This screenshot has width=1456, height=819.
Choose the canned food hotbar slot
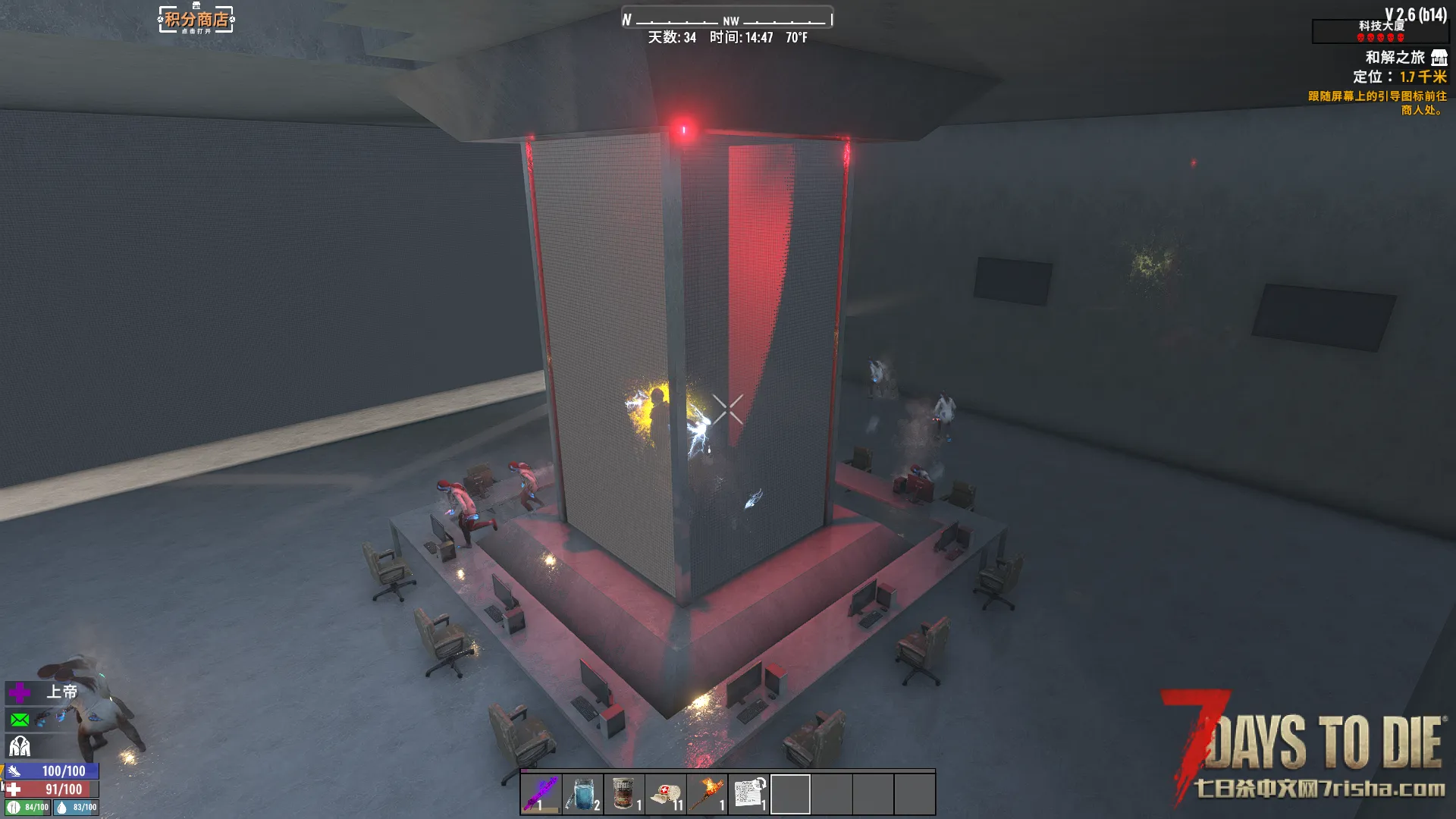pos(624,793)
